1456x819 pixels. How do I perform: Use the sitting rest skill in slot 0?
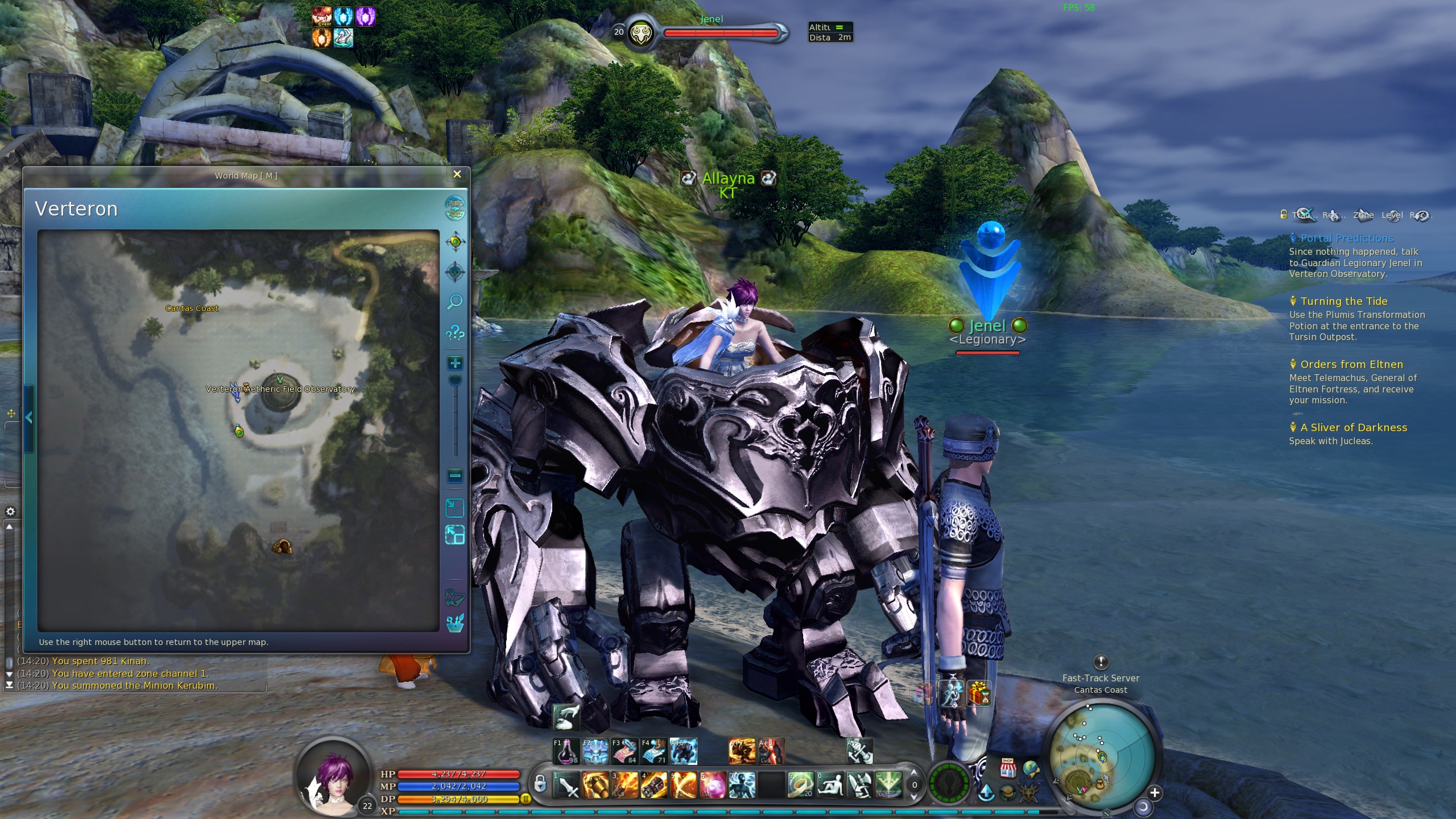(830, 785)
